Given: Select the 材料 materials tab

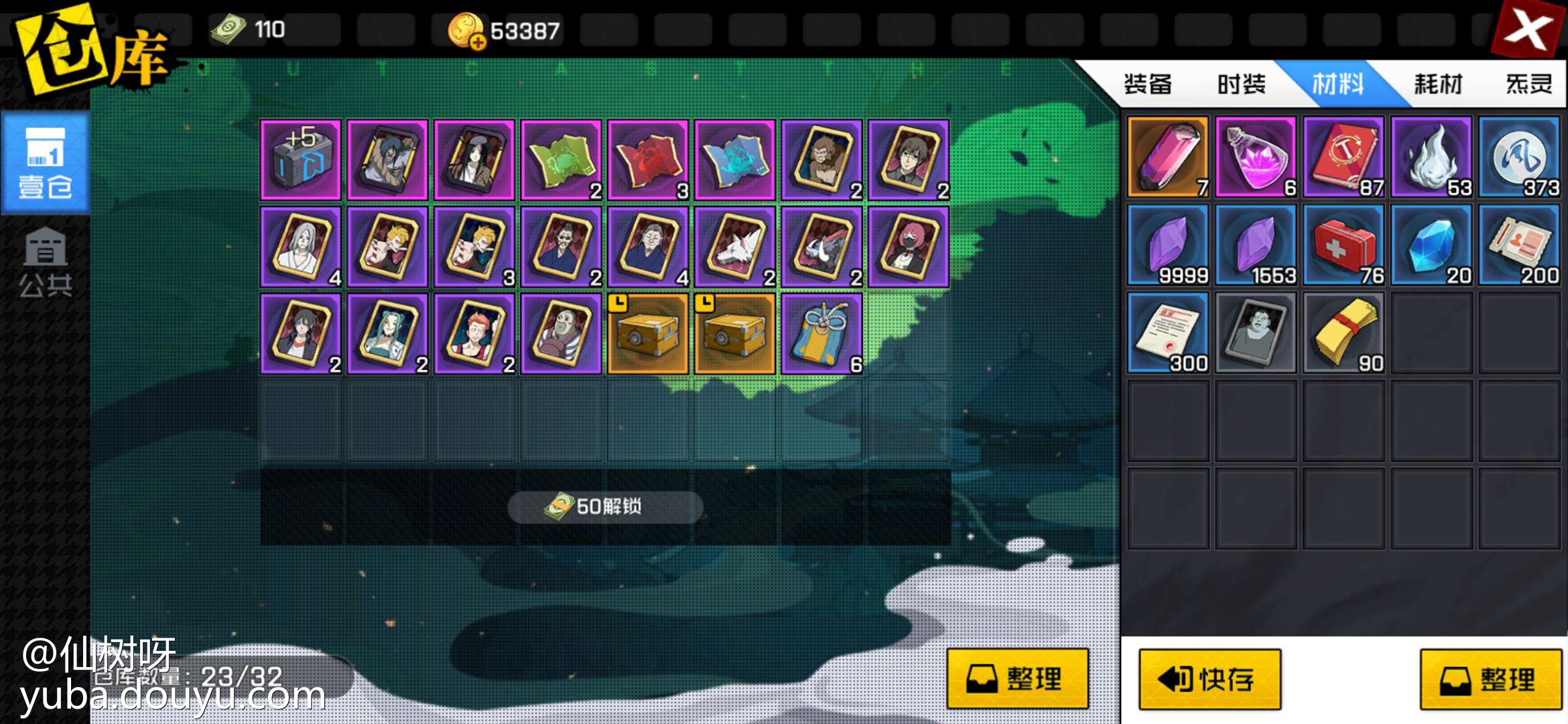Looking at the screenshot, I should tap(1337, 84).
